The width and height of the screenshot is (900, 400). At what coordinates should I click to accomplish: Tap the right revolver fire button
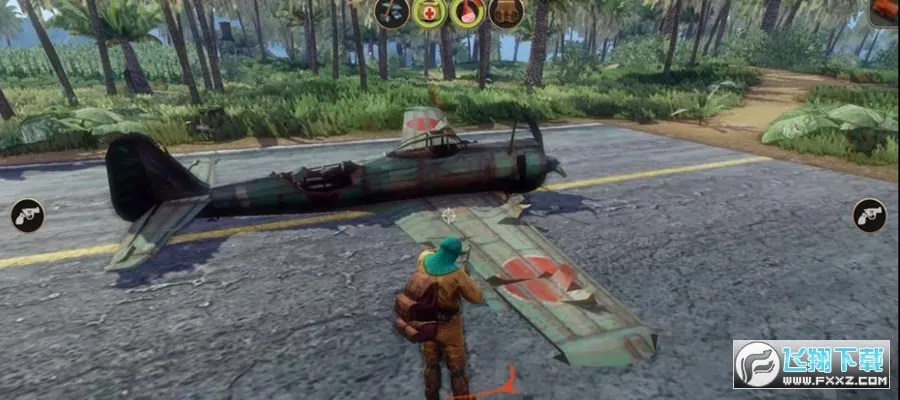(x=869, y=215)
